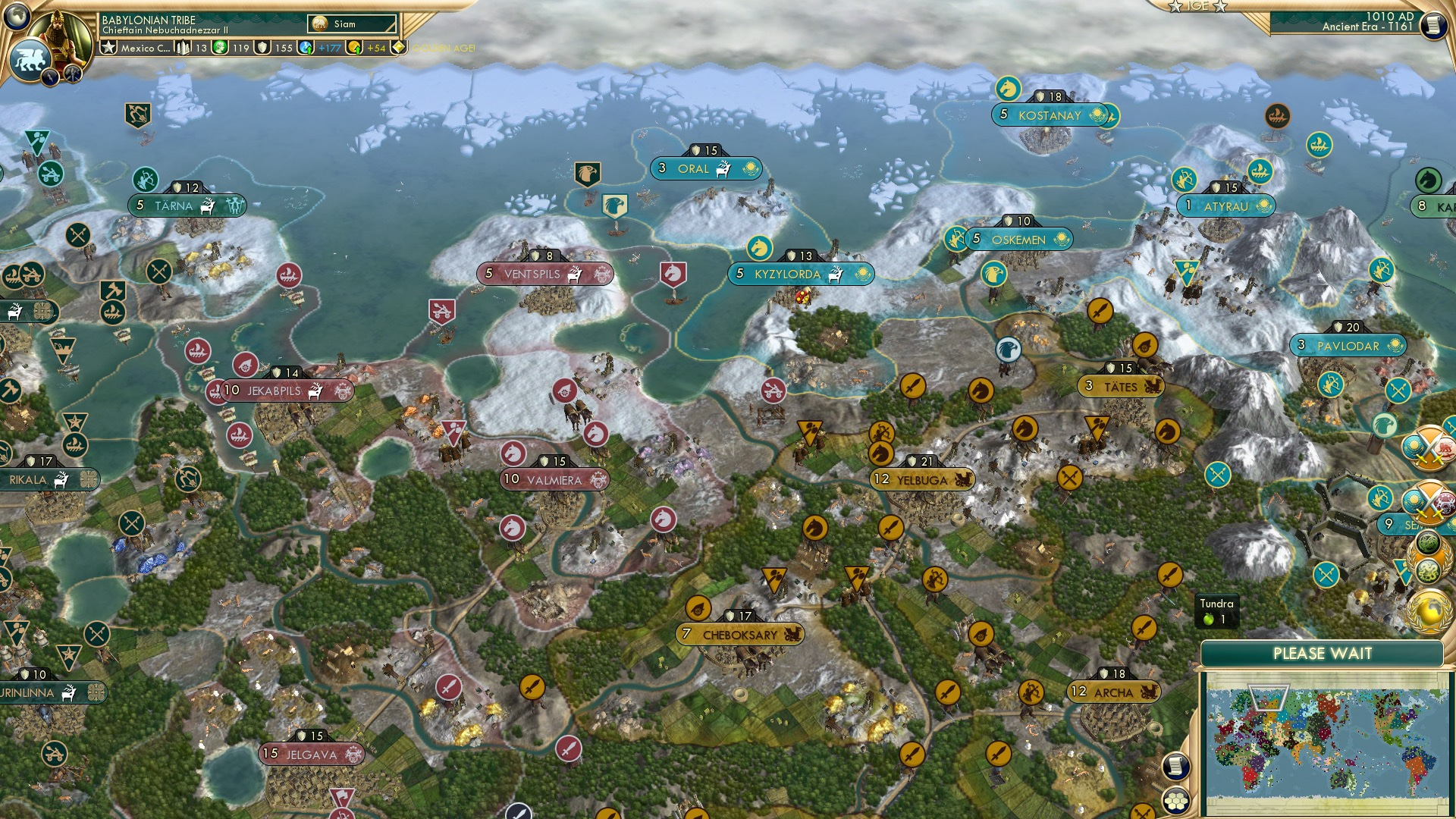Image resolution: width=1456 pixels, height=819 pixels.
Task: Click the Siam elephant notification icon
Action: [320, 24]
